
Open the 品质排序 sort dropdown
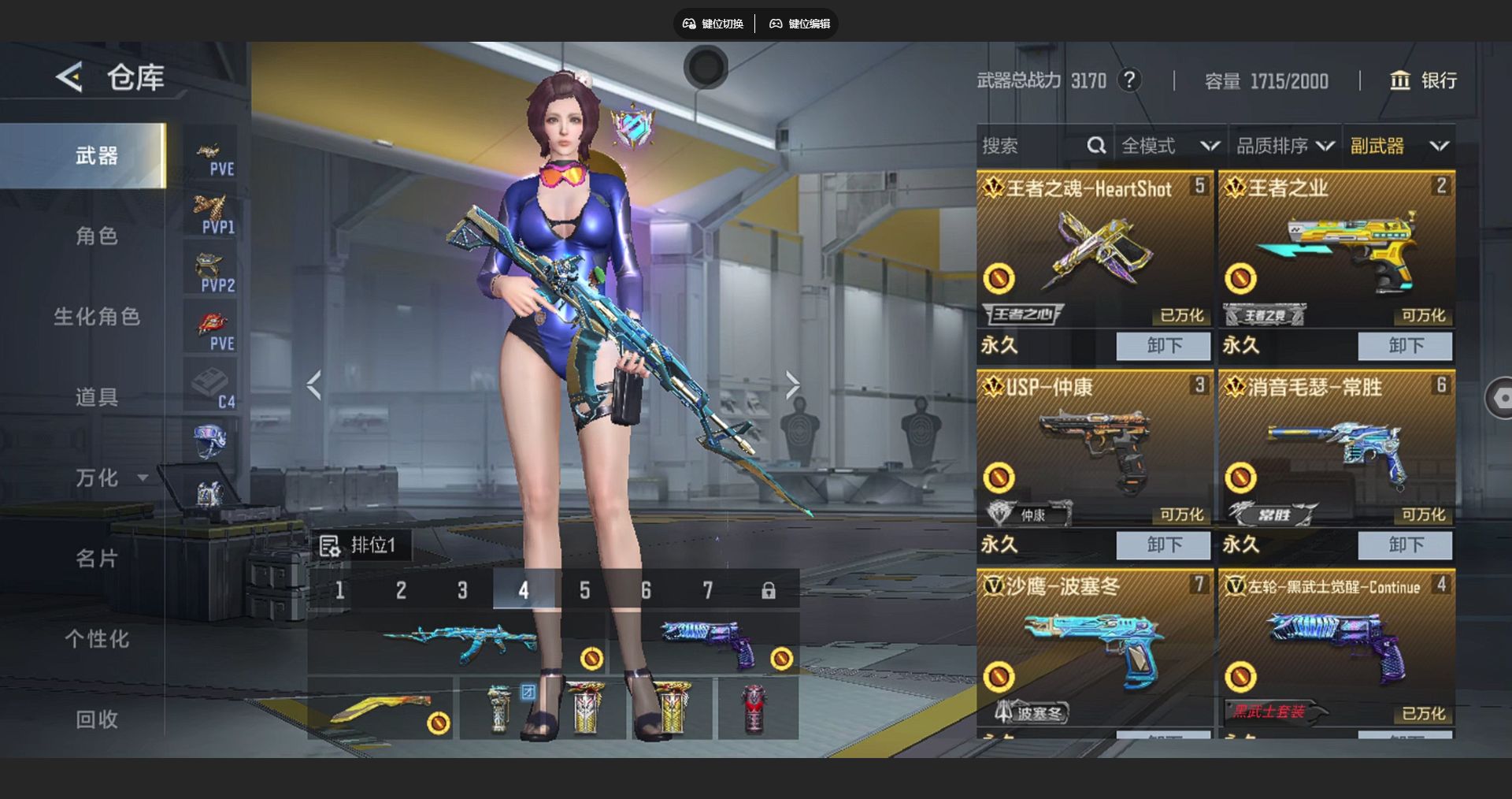[1285, 146]
